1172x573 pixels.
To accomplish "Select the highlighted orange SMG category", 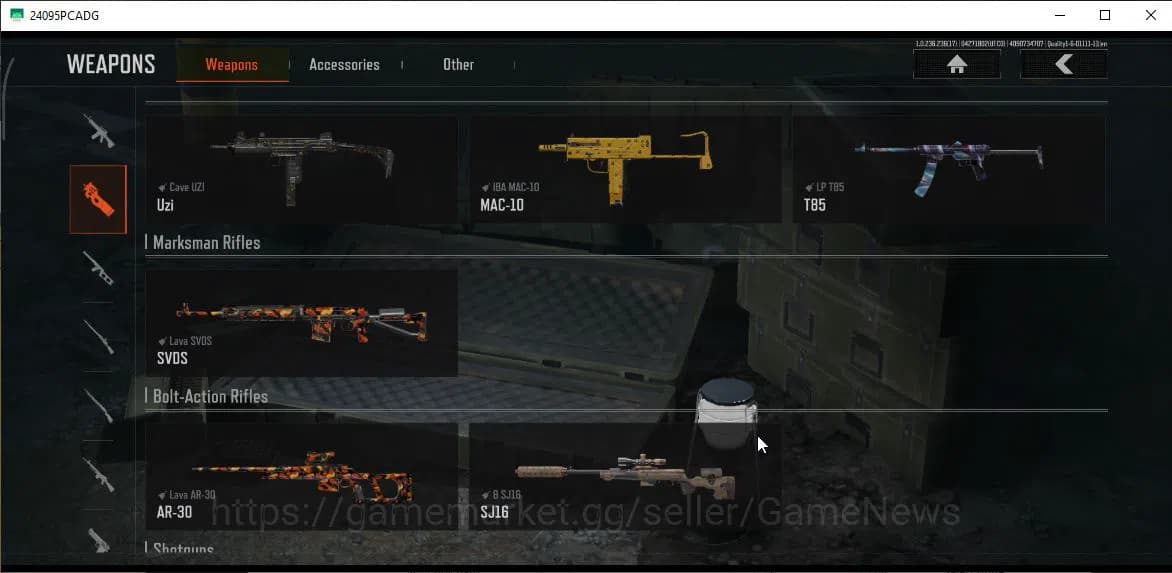I will click(x=98, y=199).
